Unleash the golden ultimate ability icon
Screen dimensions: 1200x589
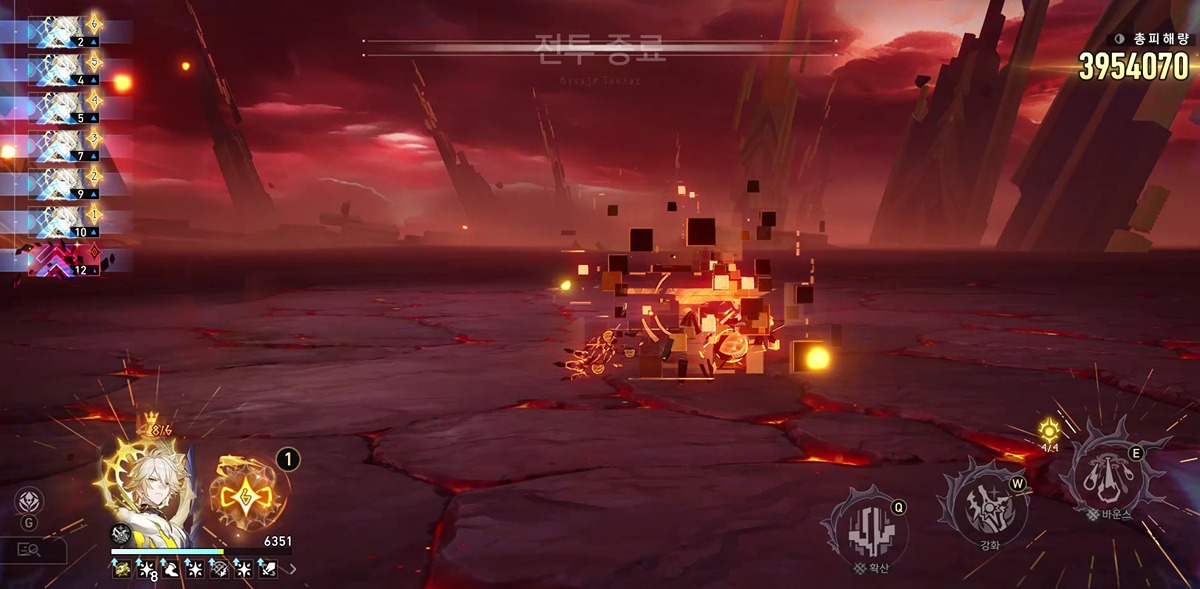pos(246,492)
